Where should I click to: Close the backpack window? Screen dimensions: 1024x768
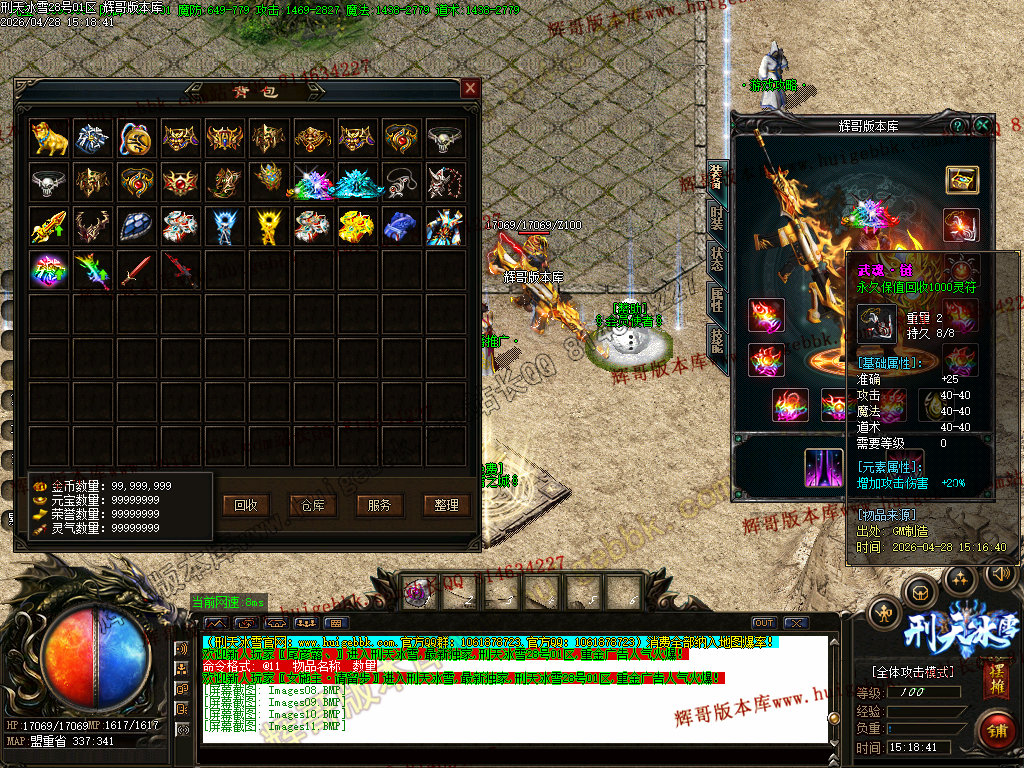(x=470, y=89)
